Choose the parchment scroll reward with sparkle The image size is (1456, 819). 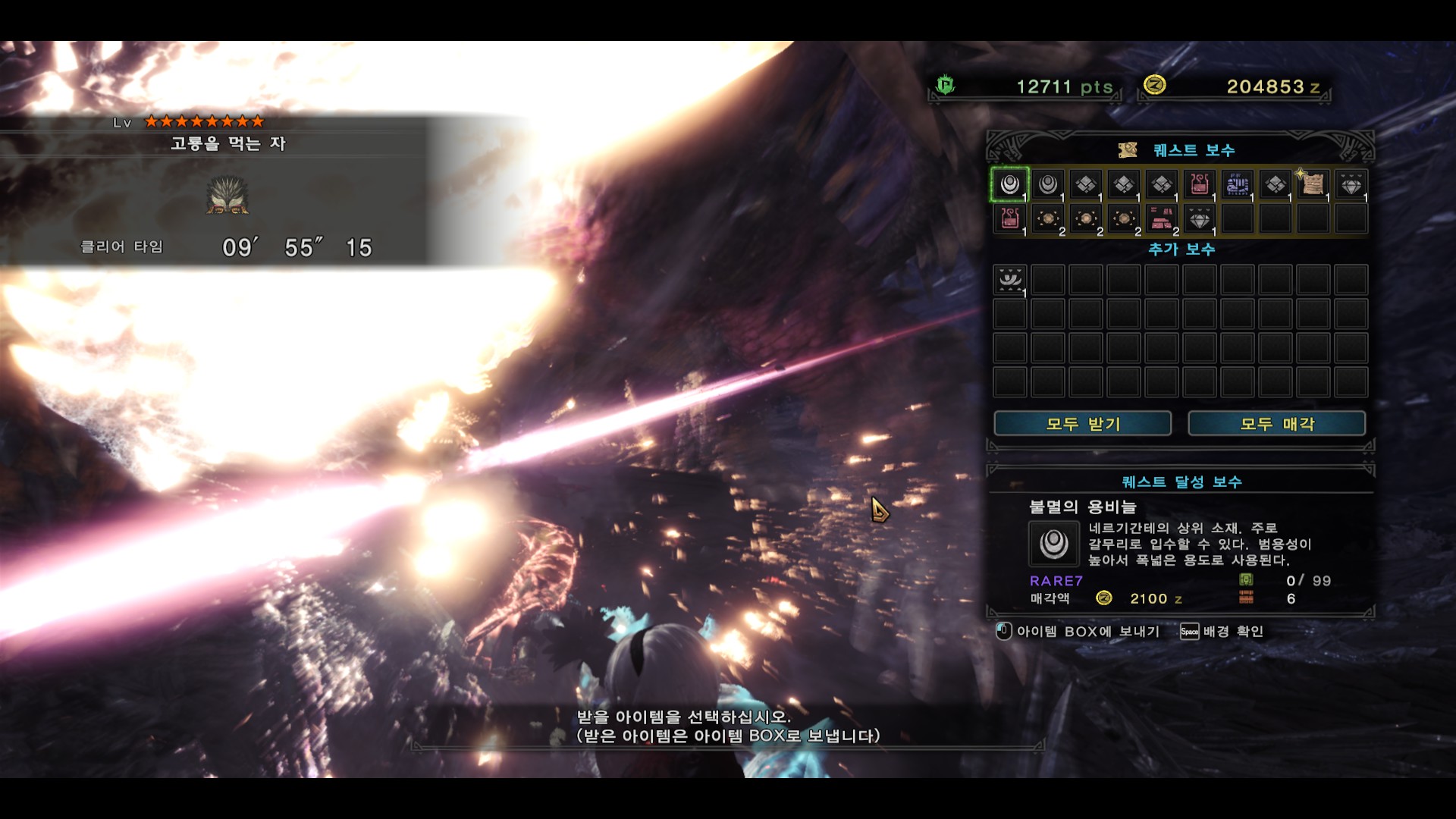point(1313,184)
